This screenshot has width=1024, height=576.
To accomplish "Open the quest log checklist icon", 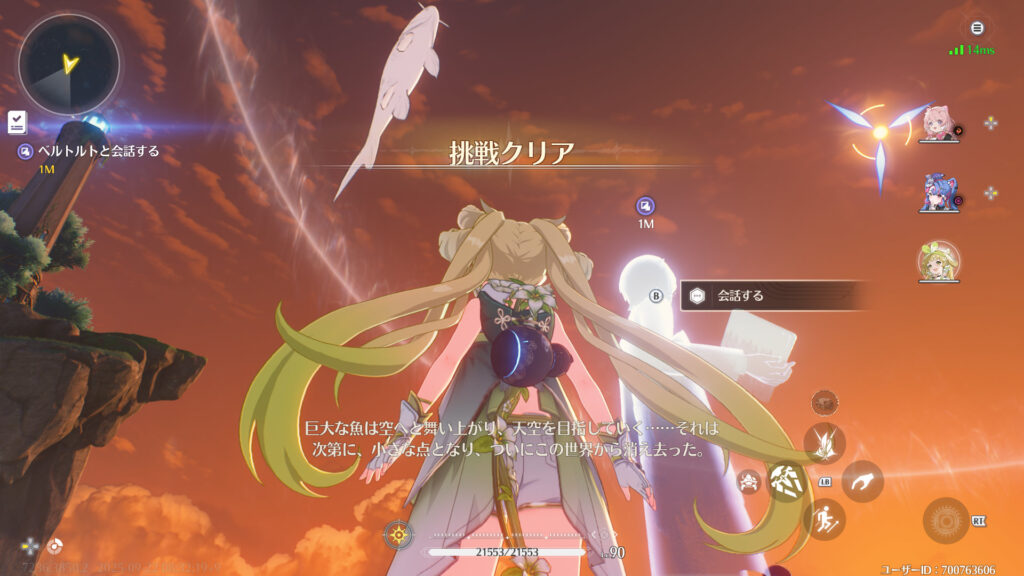I will point(16,123).
